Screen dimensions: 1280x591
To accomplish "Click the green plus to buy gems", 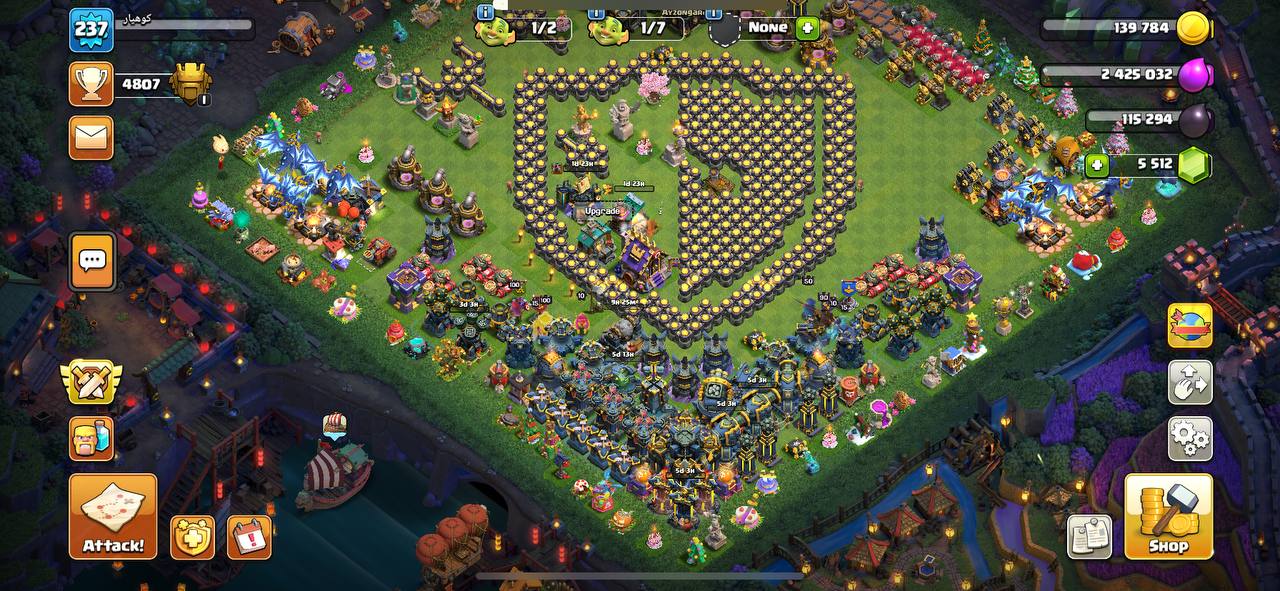I will point(1097,165).
